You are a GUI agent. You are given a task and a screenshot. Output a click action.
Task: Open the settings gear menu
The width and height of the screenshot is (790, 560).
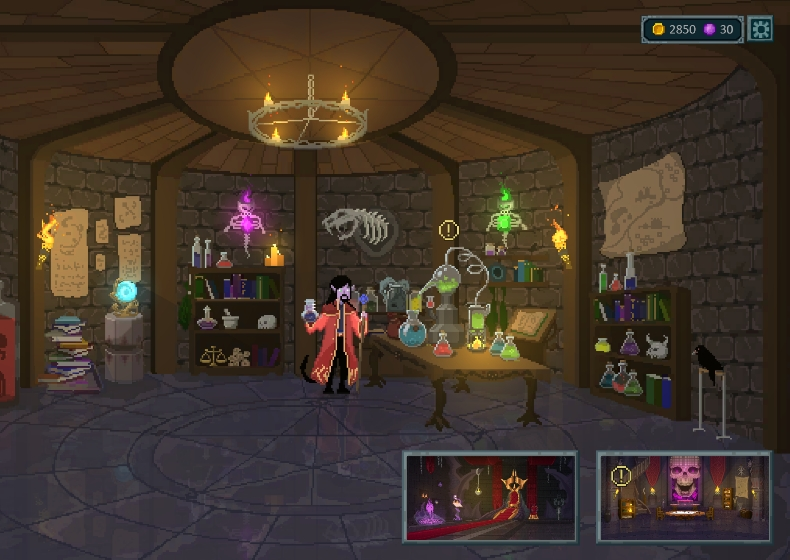(760, 30)
